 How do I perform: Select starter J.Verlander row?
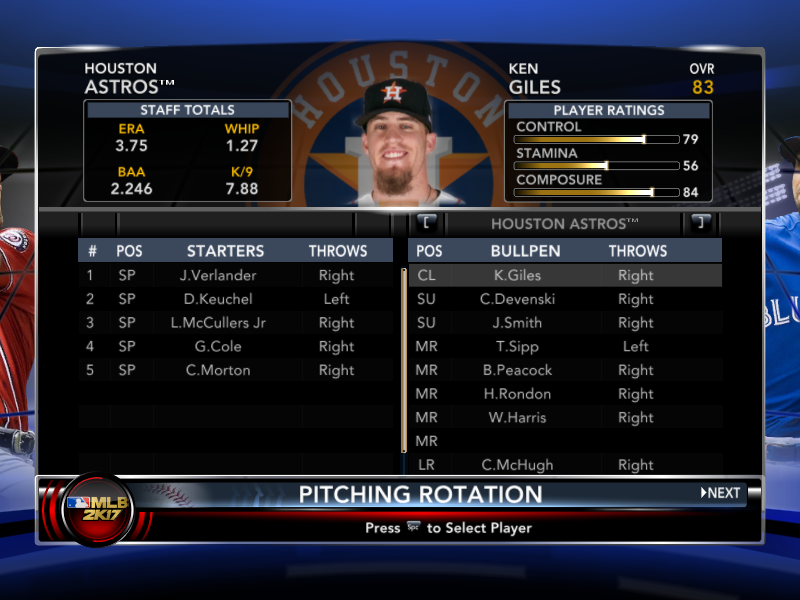coord(218,275)
